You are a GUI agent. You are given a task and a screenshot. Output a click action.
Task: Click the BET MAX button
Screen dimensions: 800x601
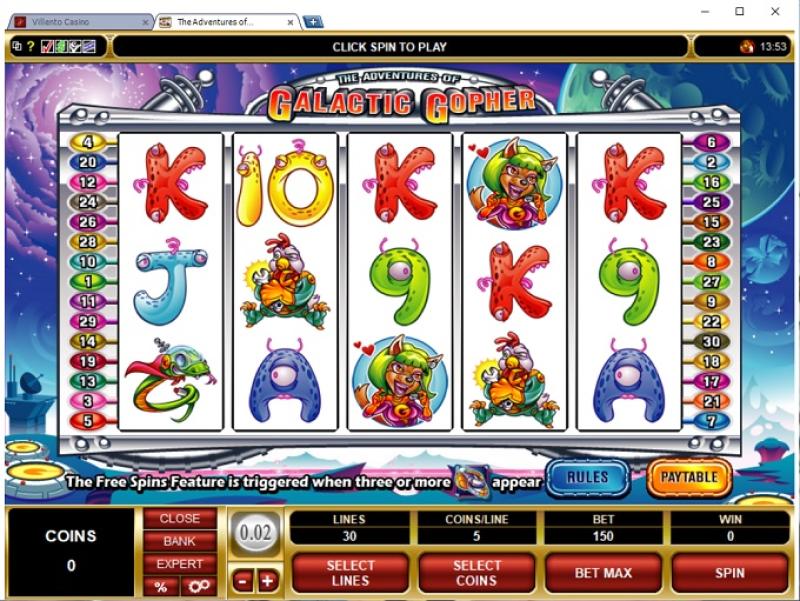point(603,573)
